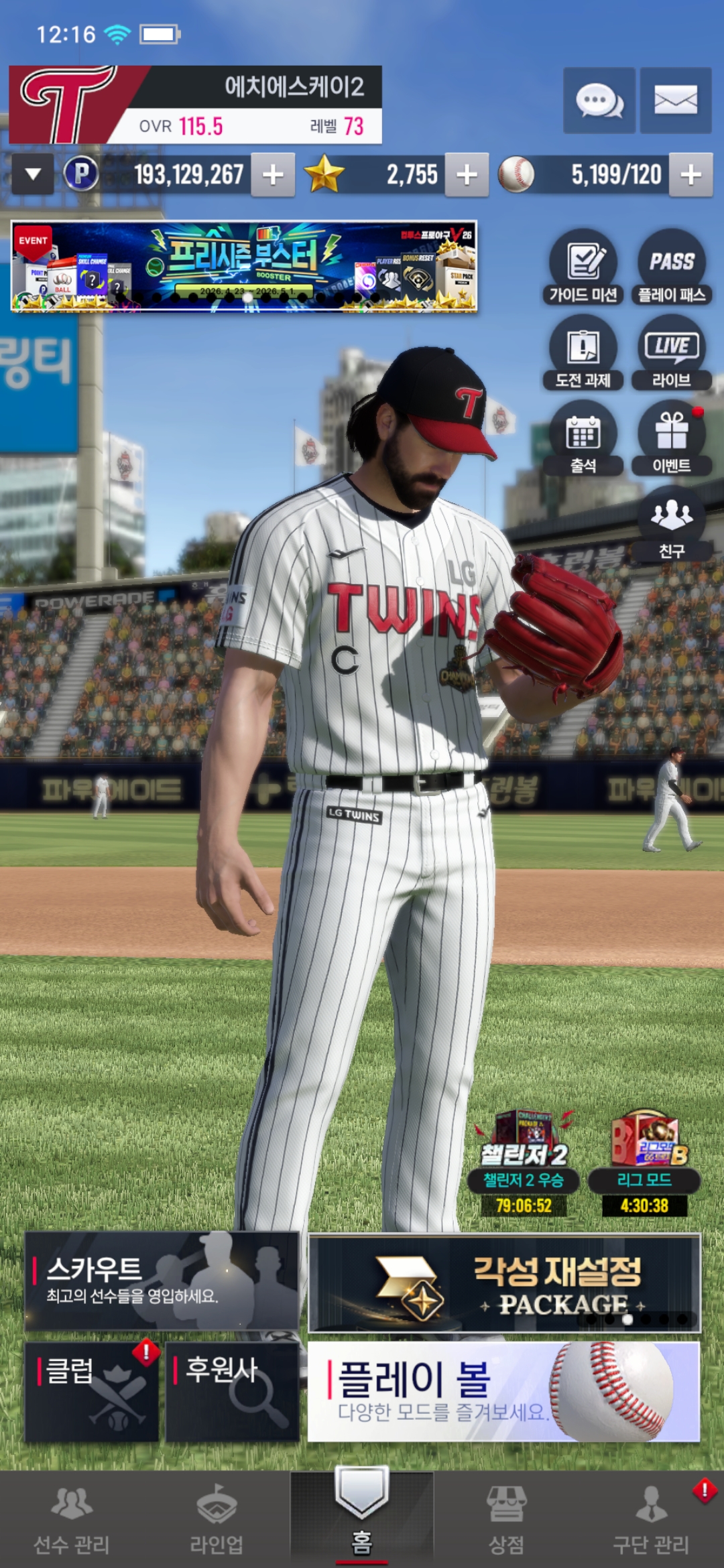724x1568 pixels.
Task: Open the 프리시즌 부스터 event banner
Action: click(244, 267)
